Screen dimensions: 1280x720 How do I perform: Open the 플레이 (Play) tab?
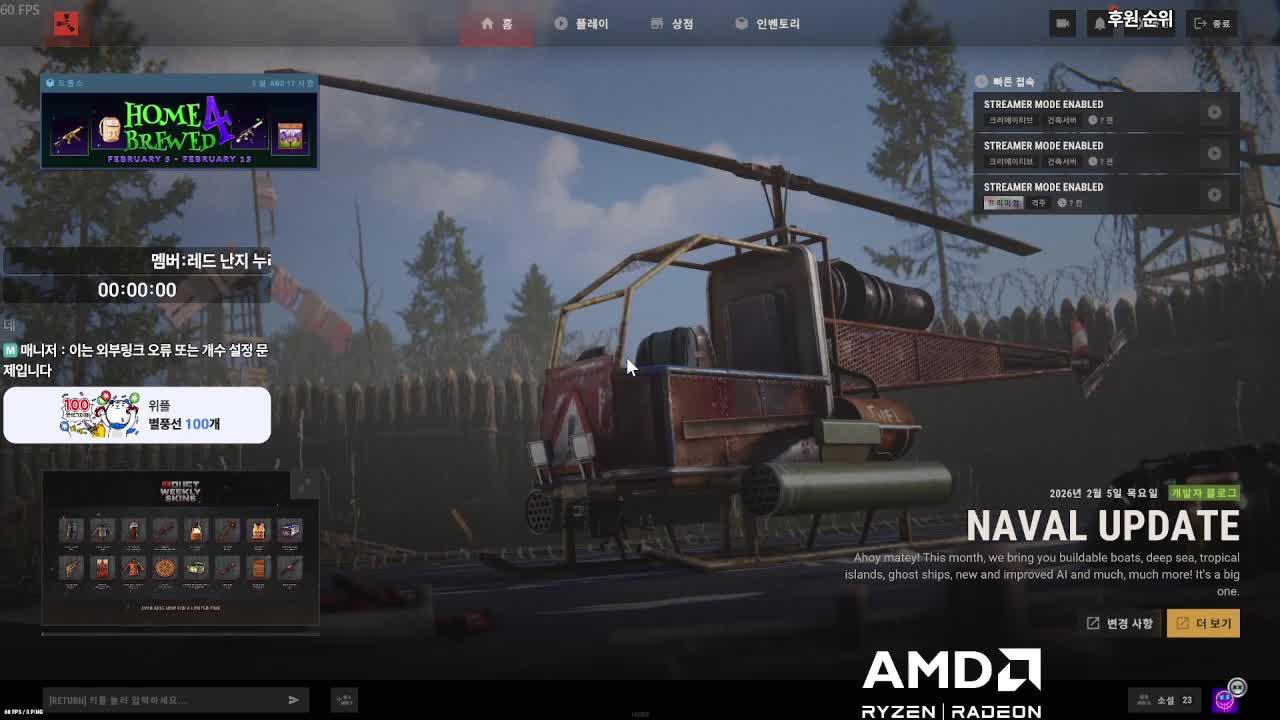(582, 24)
